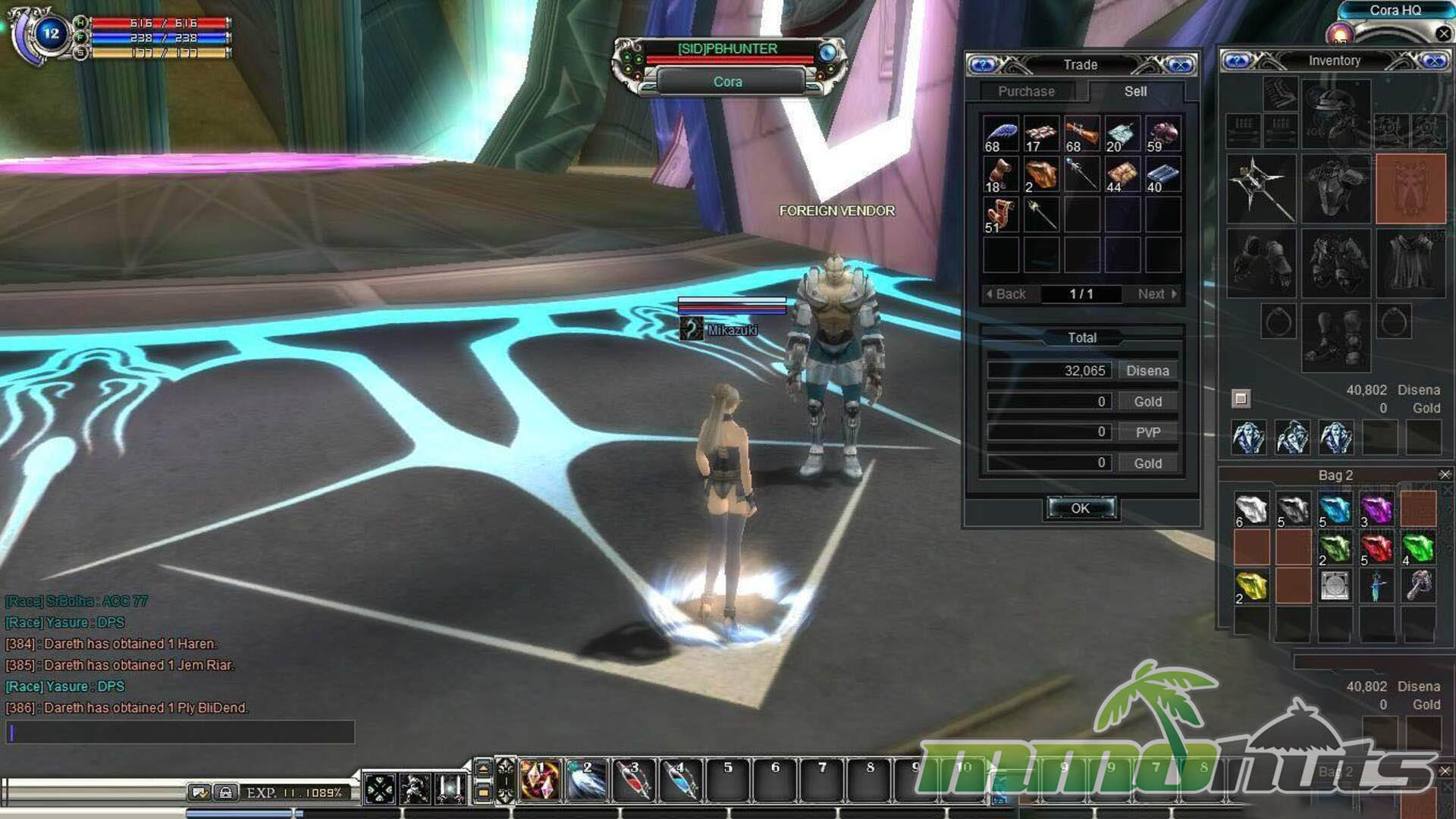Viewport: 1456px width, 819px height.
Task: Click the Back page button
Action: click(x=1006, y=294)
